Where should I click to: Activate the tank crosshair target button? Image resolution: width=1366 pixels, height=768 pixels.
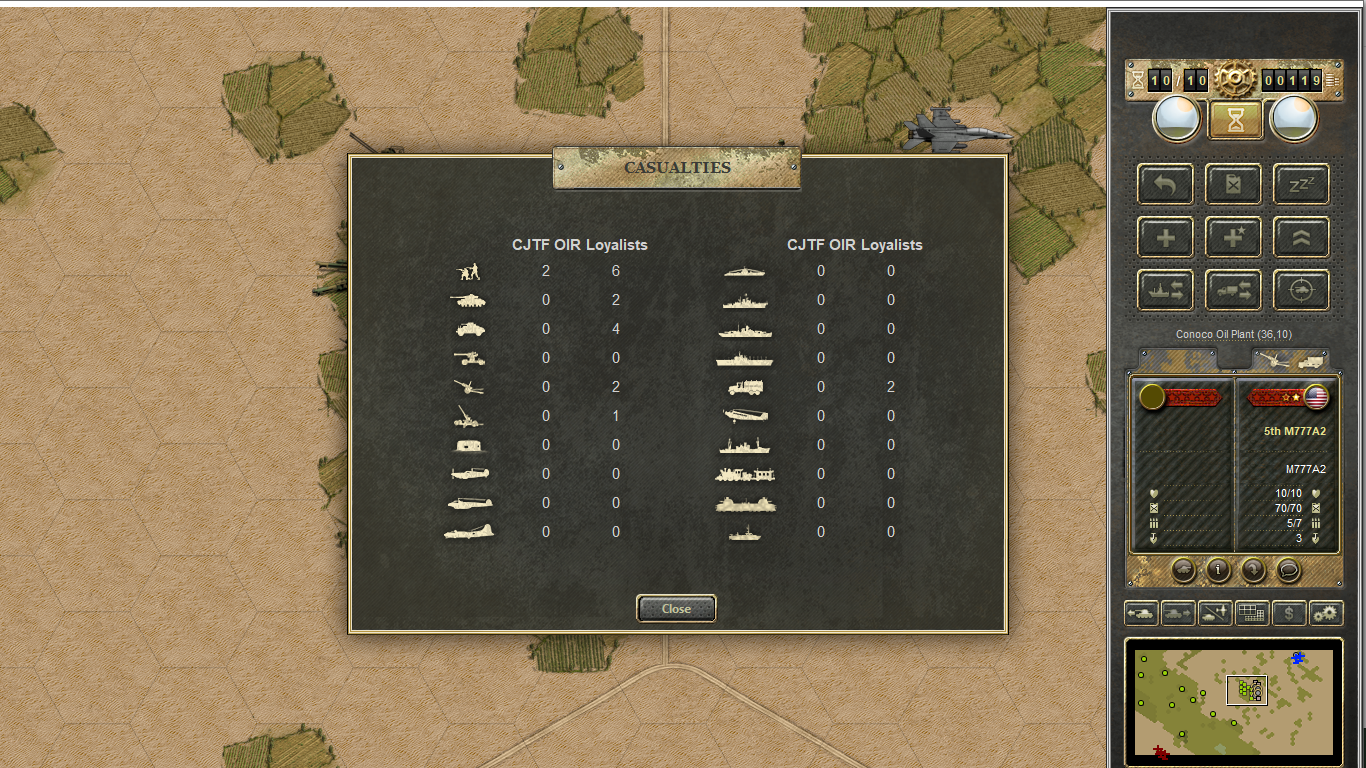click(x=1301, y=290)
